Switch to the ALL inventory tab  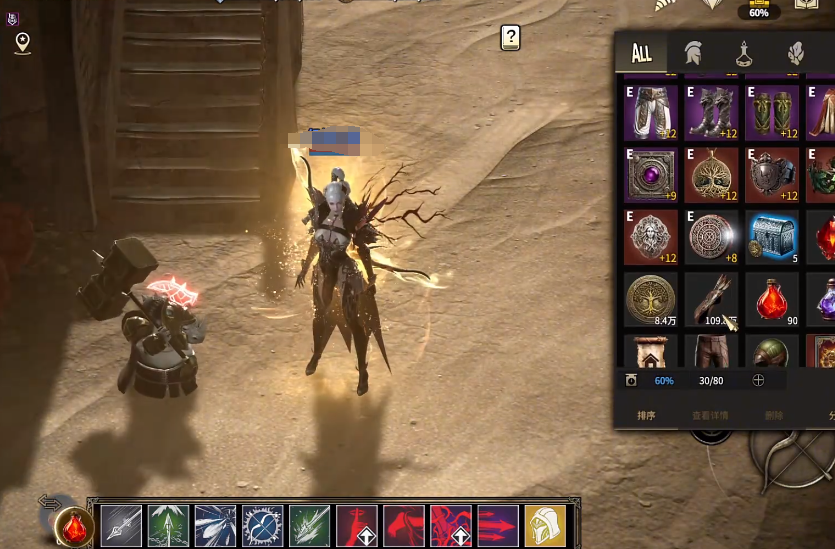(642, 53)
